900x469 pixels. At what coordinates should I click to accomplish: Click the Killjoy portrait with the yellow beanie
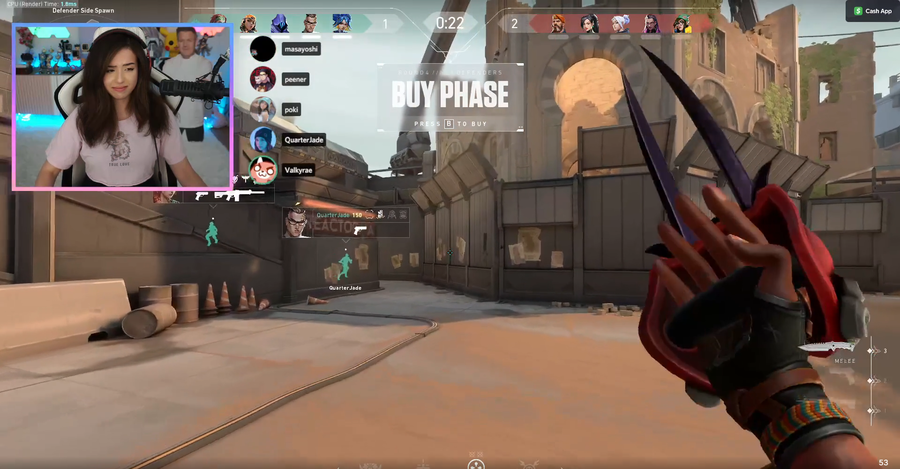pos(682,23)
